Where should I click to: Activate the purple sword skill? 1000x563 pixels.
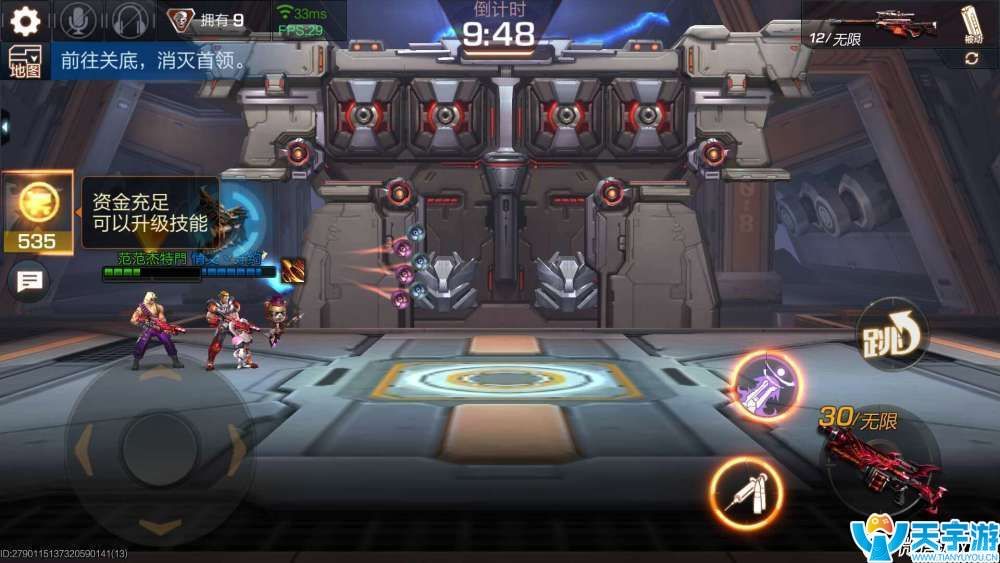click(x=767, y=386)
